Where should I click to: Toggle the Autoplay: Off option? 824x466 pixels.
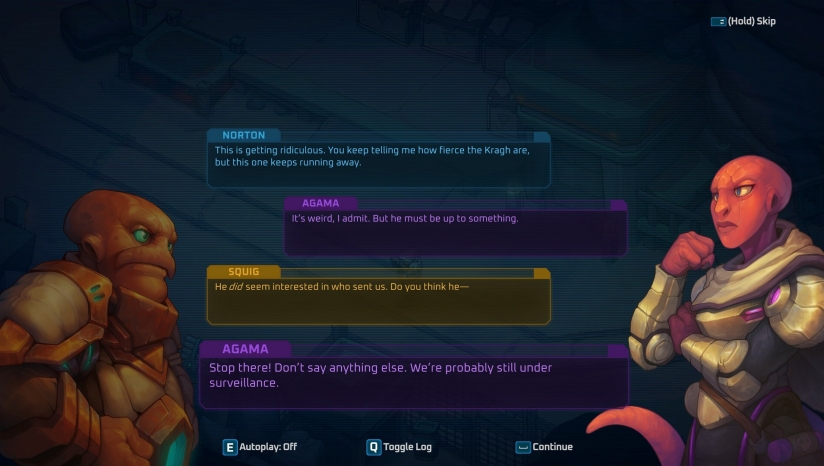(260, 447)
